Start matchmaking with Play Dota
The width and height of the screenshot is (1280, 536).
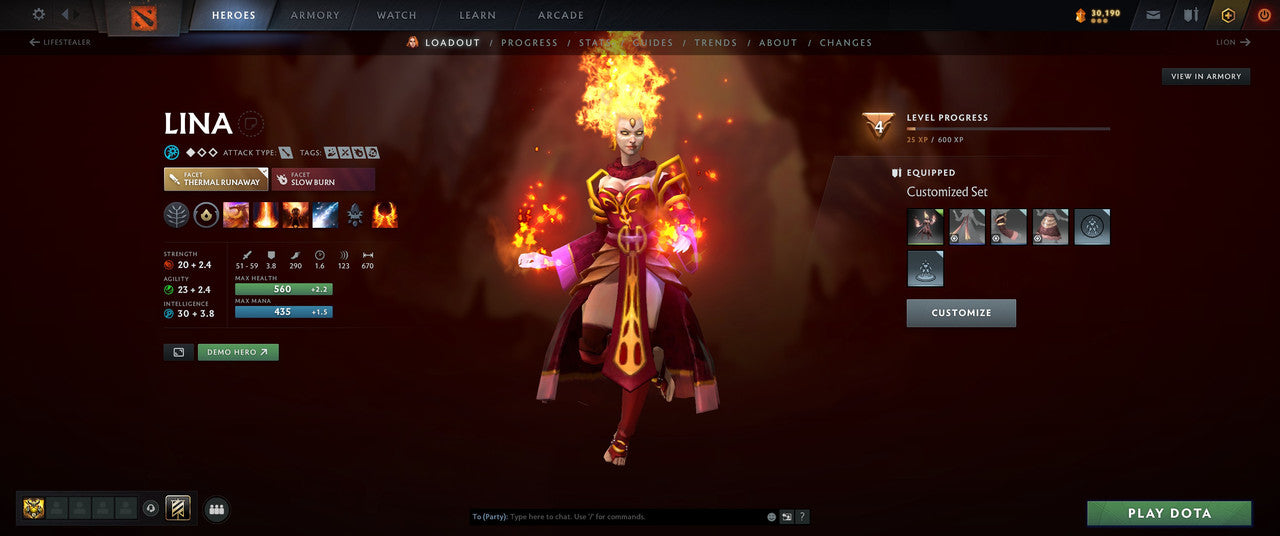[1169, 513]
